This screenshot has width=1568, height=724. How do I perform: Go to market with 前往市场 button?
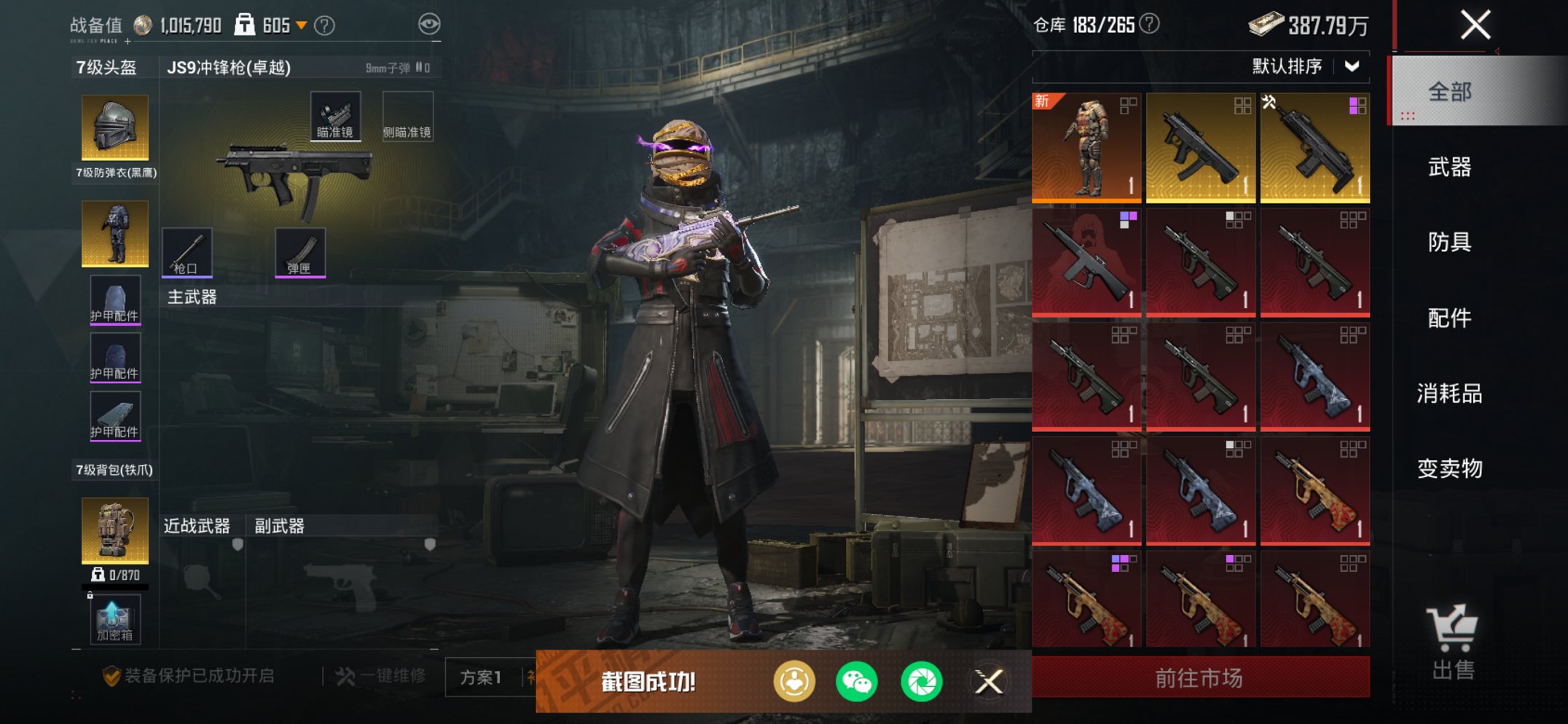[1200, 678]
